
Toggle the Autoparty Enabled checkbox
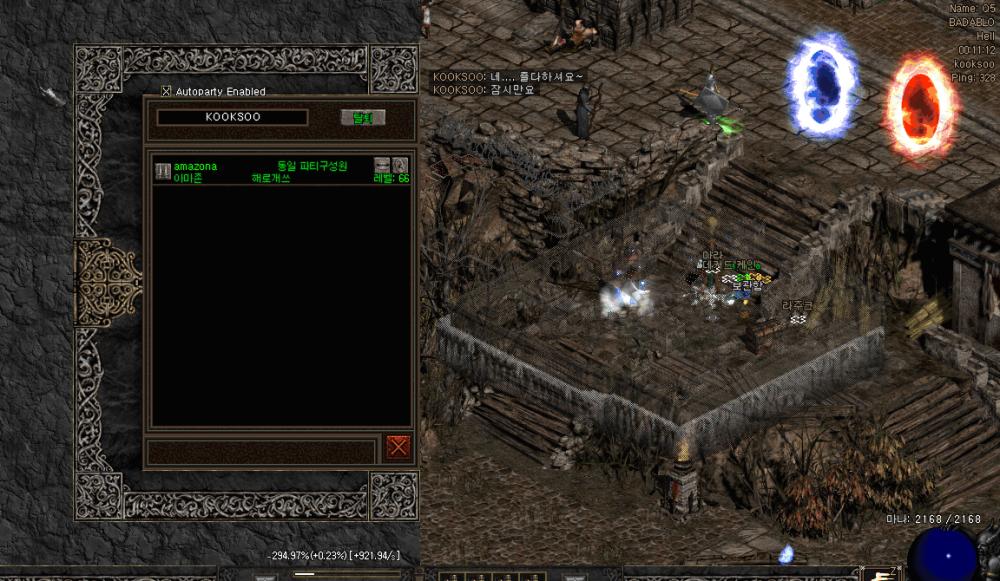click(167, 91)
